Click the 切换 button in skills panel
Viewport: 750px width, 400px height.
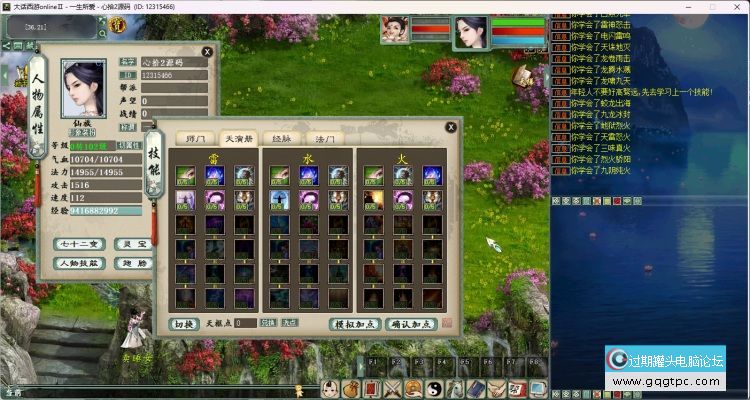(x=185, y=324)
